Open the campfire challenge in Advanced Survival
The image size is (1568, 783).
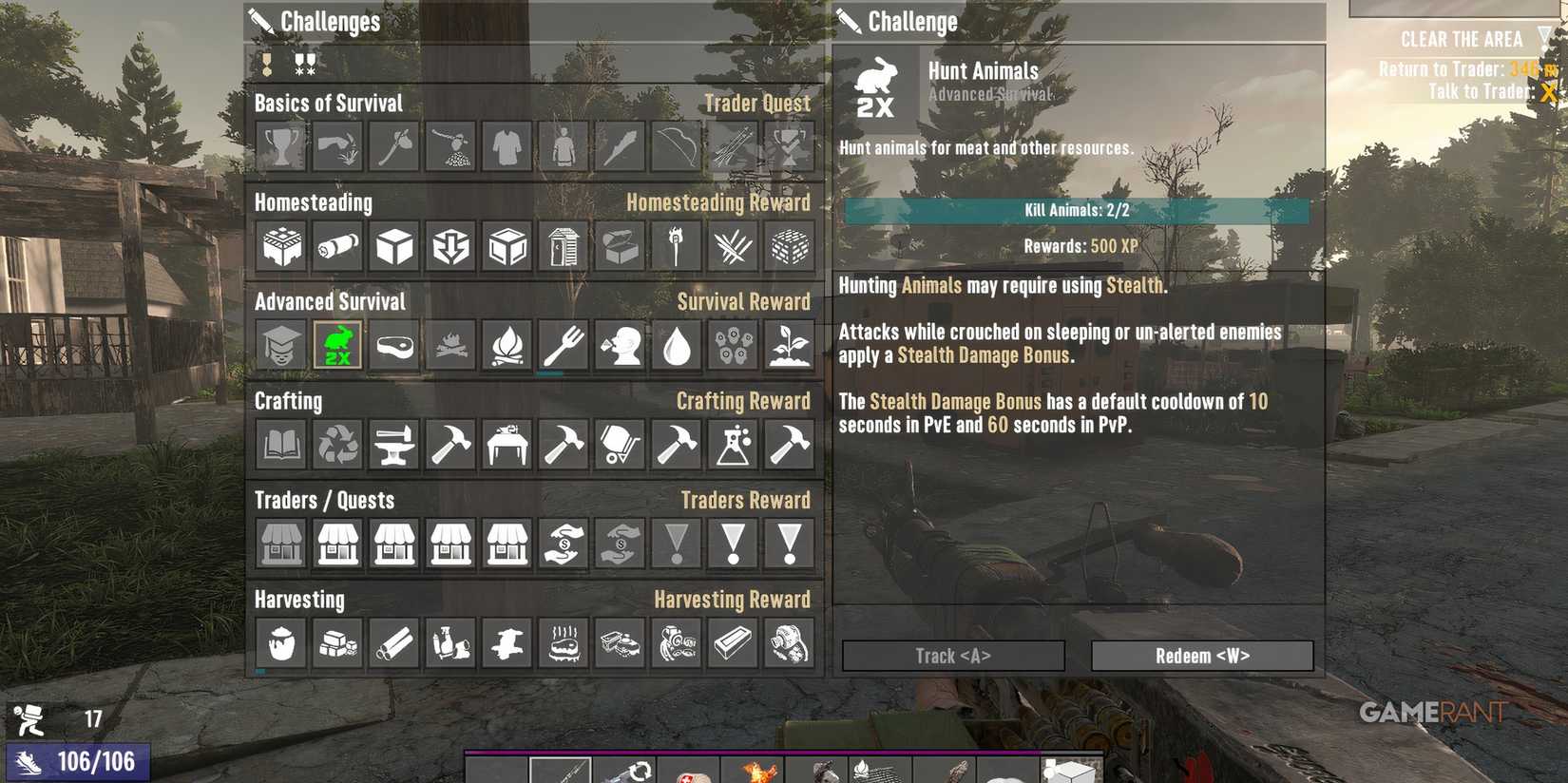click(x=506, y=346)
